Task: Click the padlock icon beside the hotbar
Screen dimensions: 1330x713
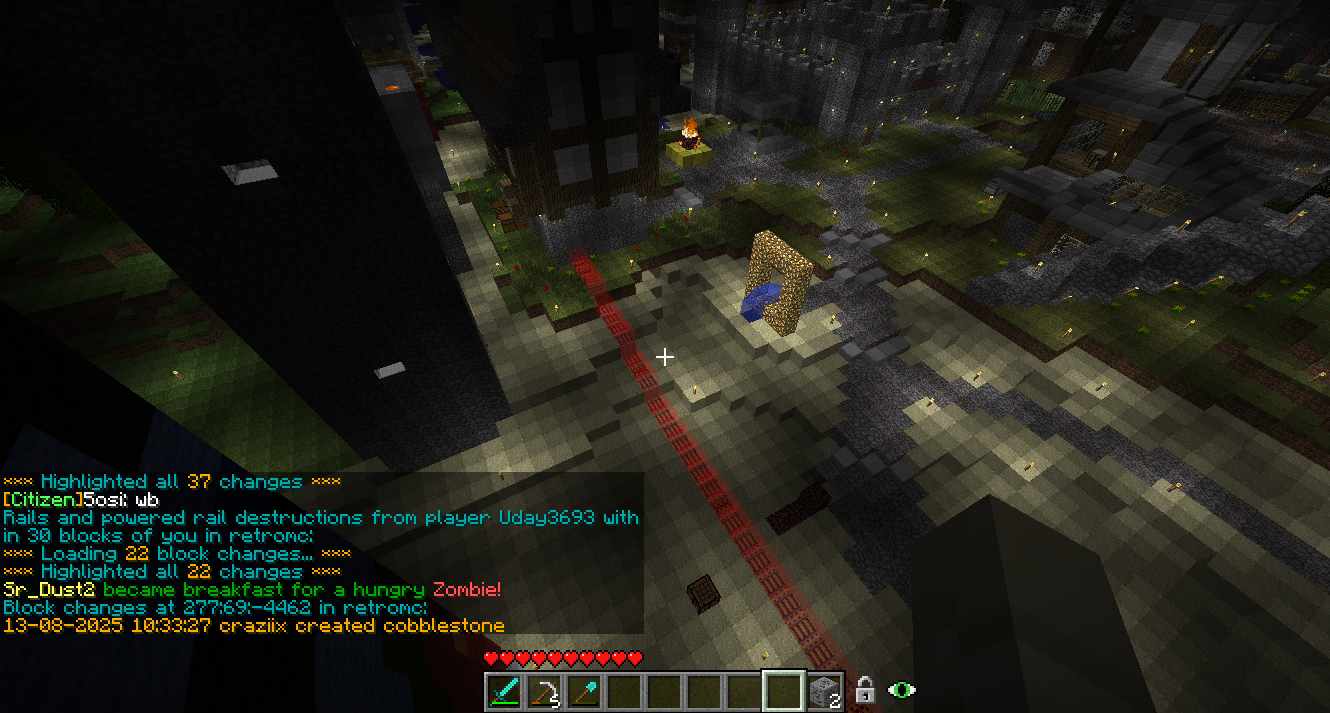Action: (865, 690)
